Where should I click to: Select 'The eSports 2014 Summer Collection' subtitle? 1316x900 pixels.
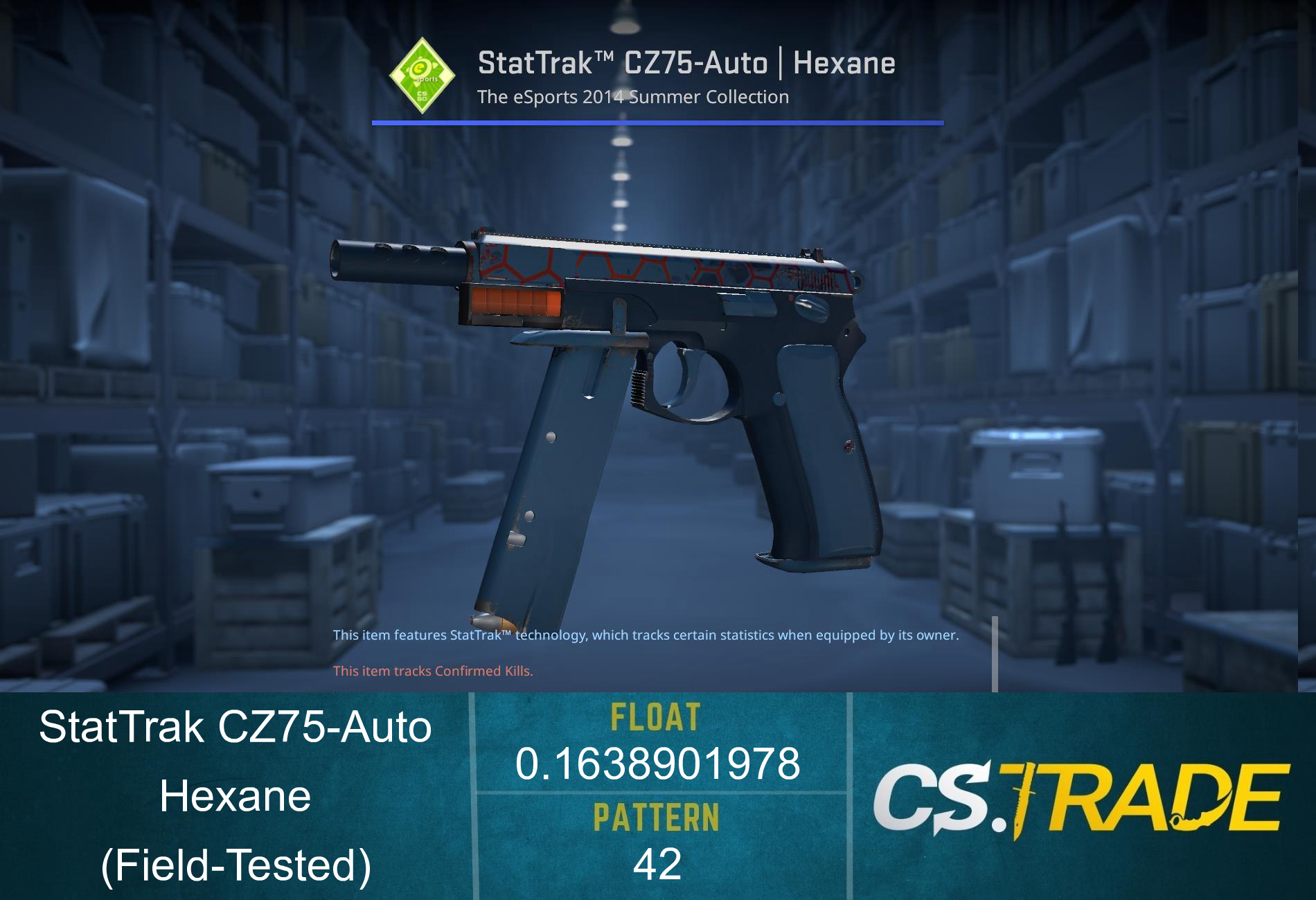(632, 97)
